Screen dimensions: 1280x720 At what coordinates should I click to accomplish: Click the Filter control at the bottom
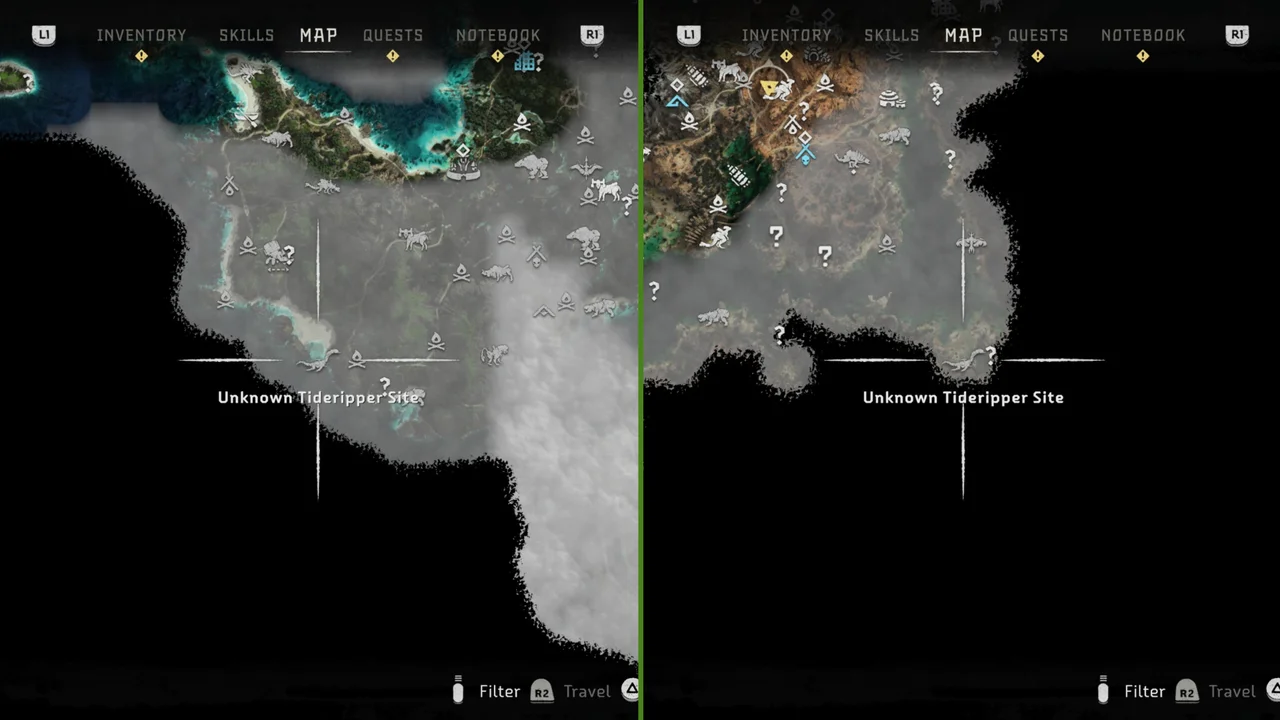coord(499,691)
